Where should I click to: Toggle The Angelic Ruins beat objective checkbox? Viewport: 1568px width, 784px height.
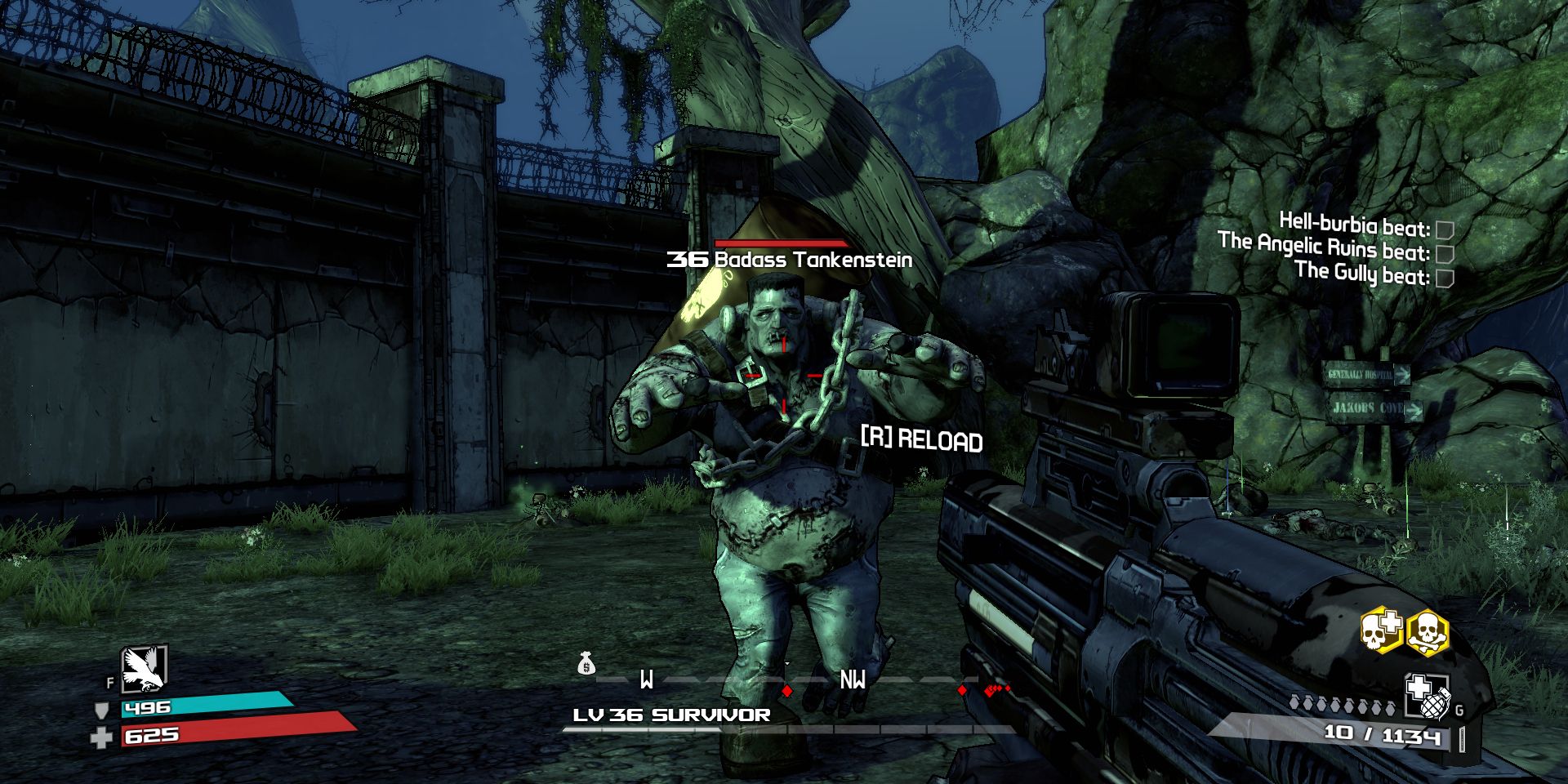1444,254
